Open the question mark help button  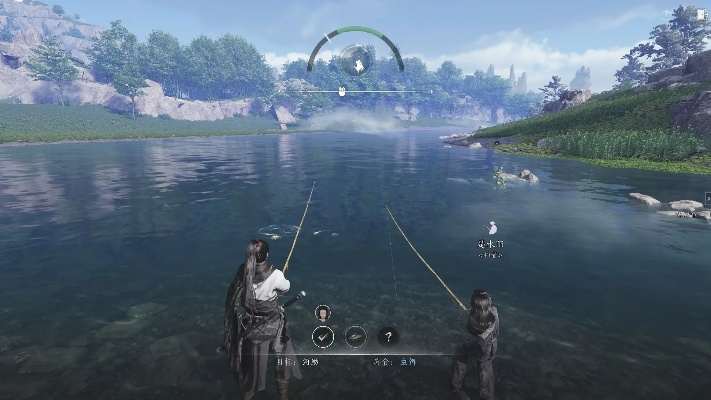[388, 336]
